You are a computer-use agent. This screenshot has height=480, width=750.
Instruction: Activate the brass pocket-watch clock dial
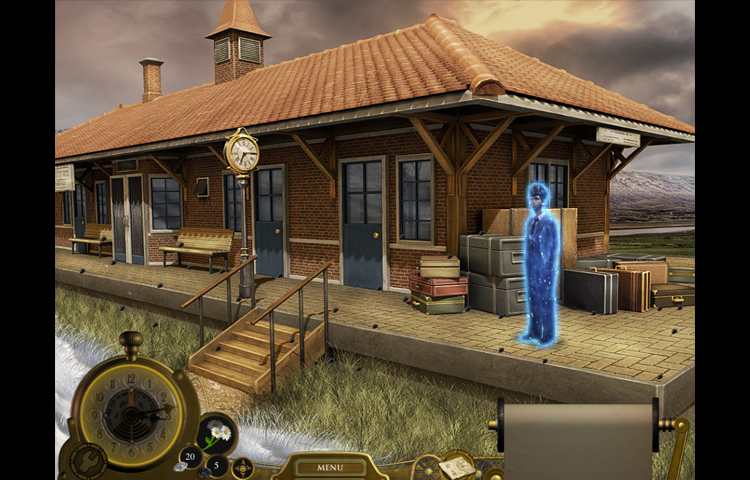(x=129, y=409)
